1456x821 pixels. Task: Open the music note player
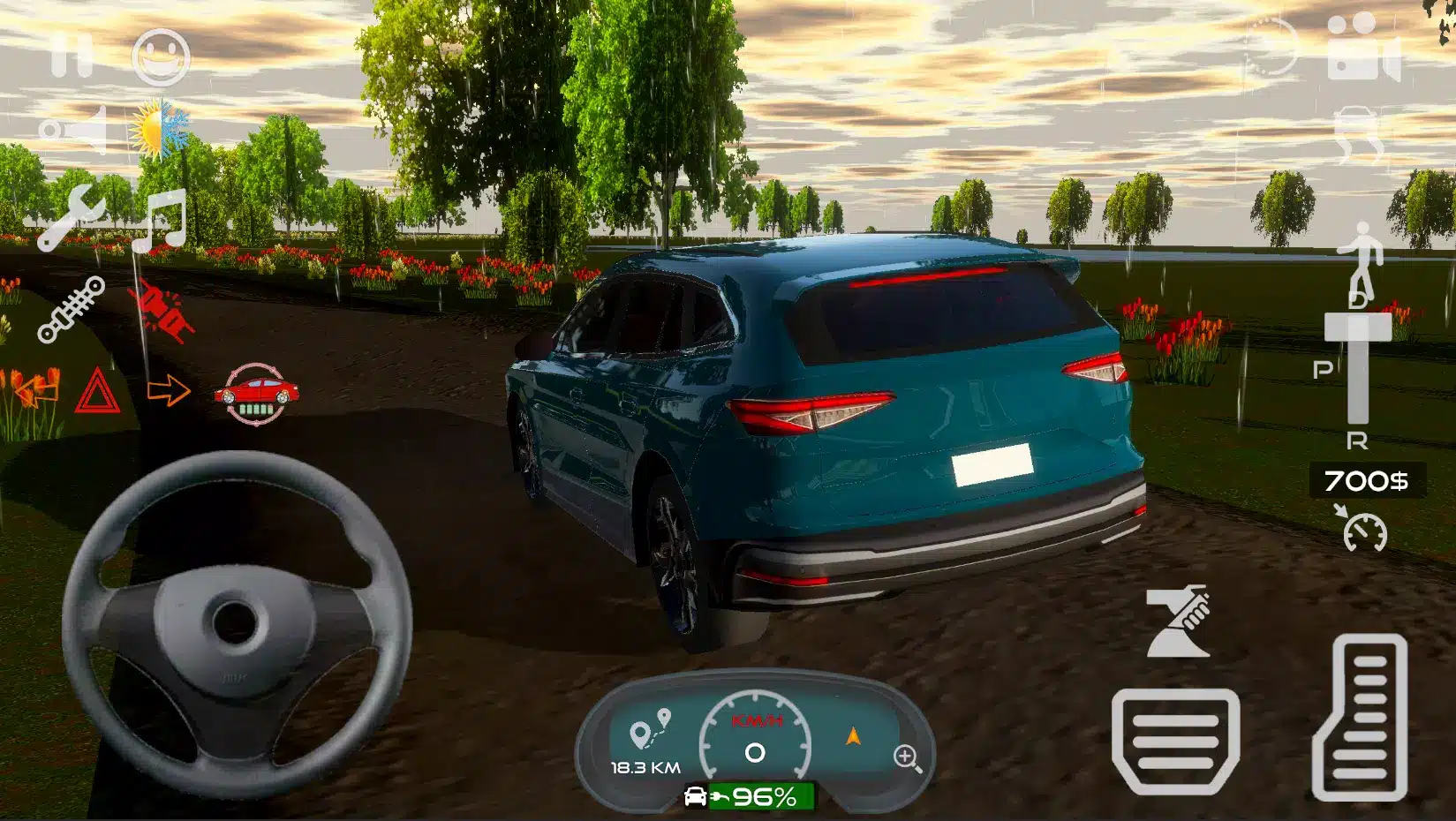pyautogui.click(x=160, y=220)
